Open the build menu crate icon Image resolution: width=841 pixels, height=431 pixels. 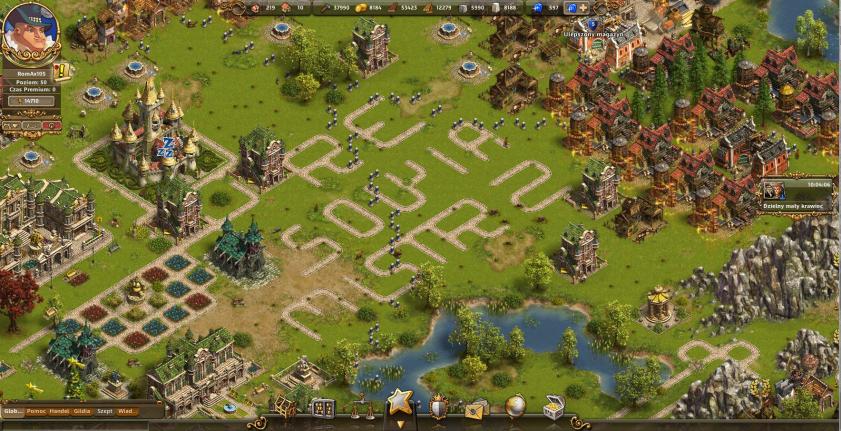(286, 407)
